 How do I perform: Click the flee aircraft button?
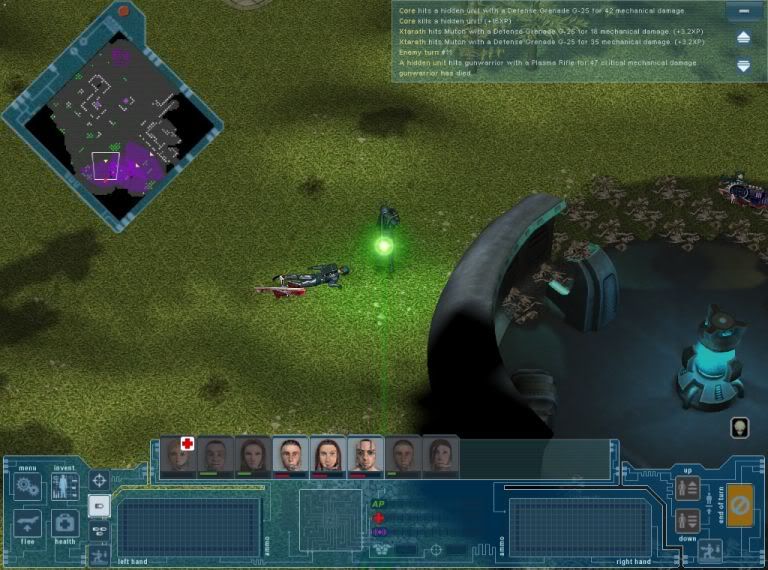tap(28, 523)
